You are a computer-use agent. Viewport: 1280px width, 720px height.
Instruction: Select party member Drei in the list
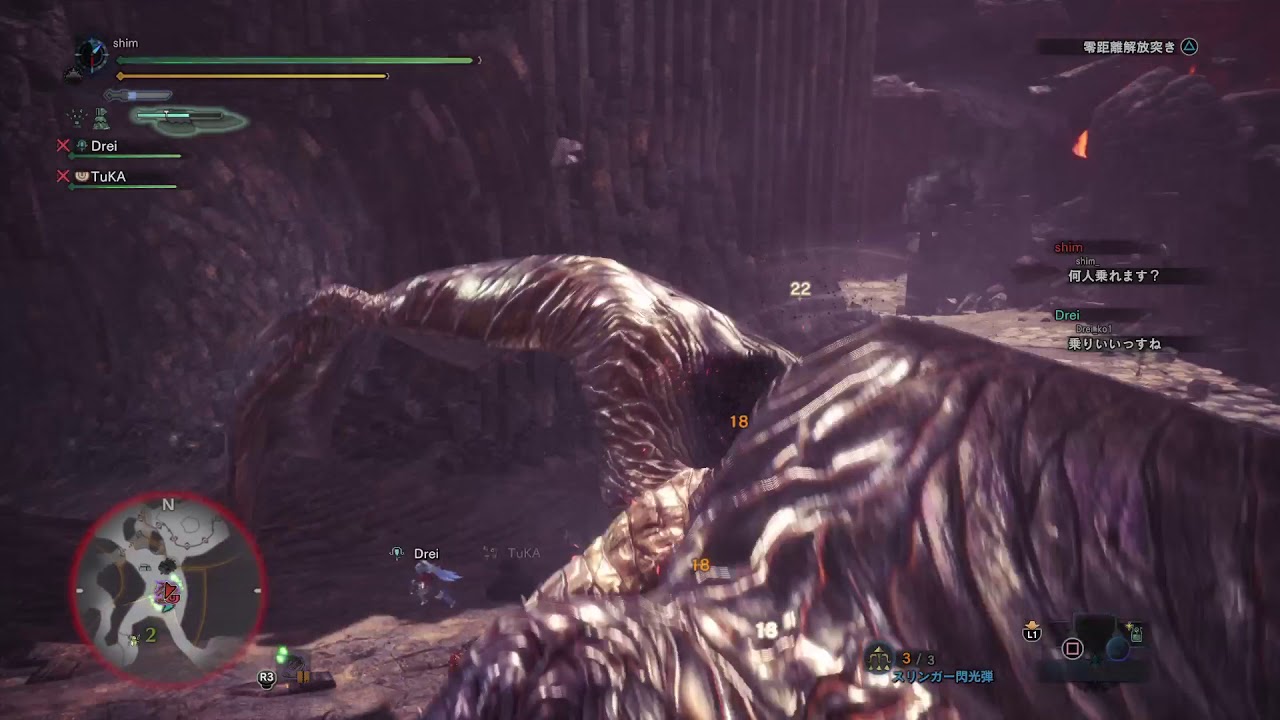coord(103,146)
